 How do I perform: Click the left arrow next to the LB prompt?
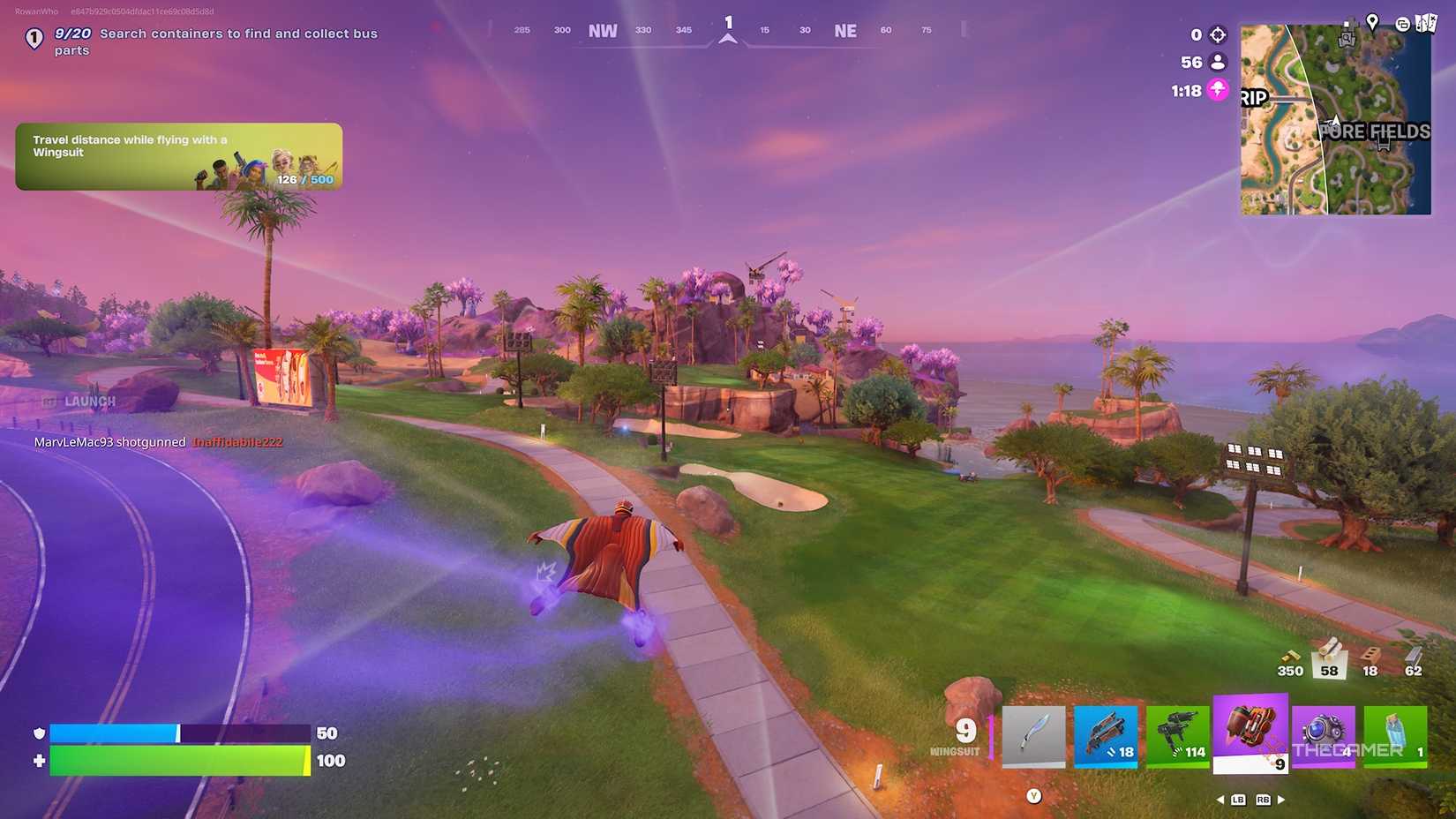point(1222,799)
